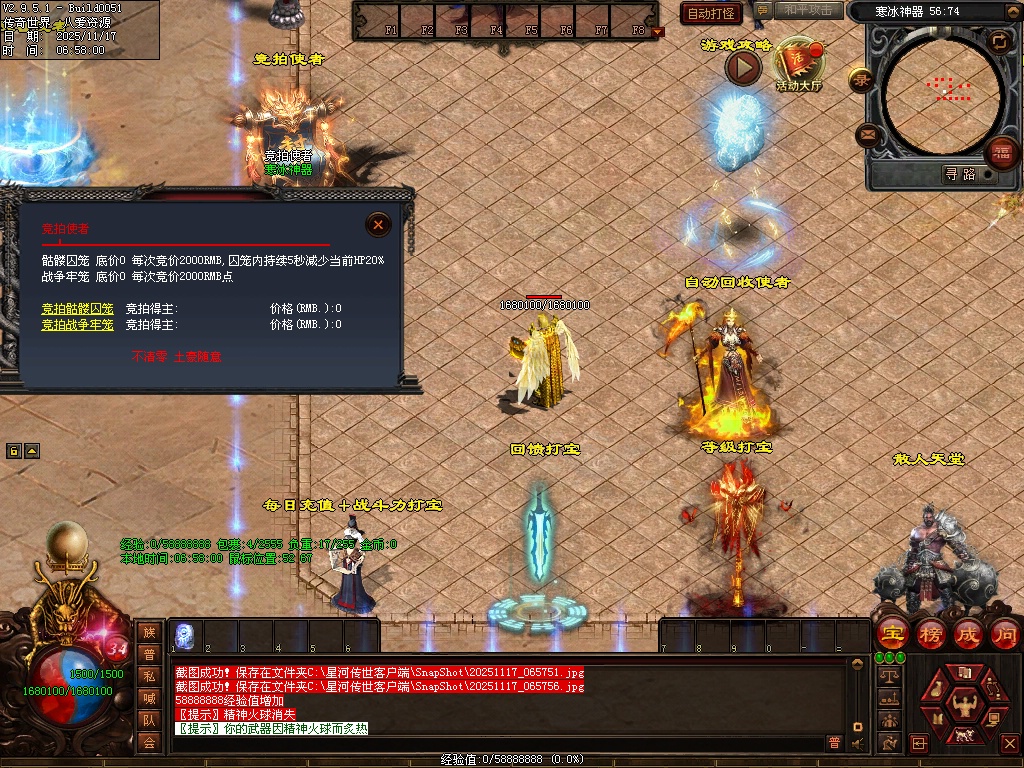Switch chat to the 喊 shout channel

149,698
